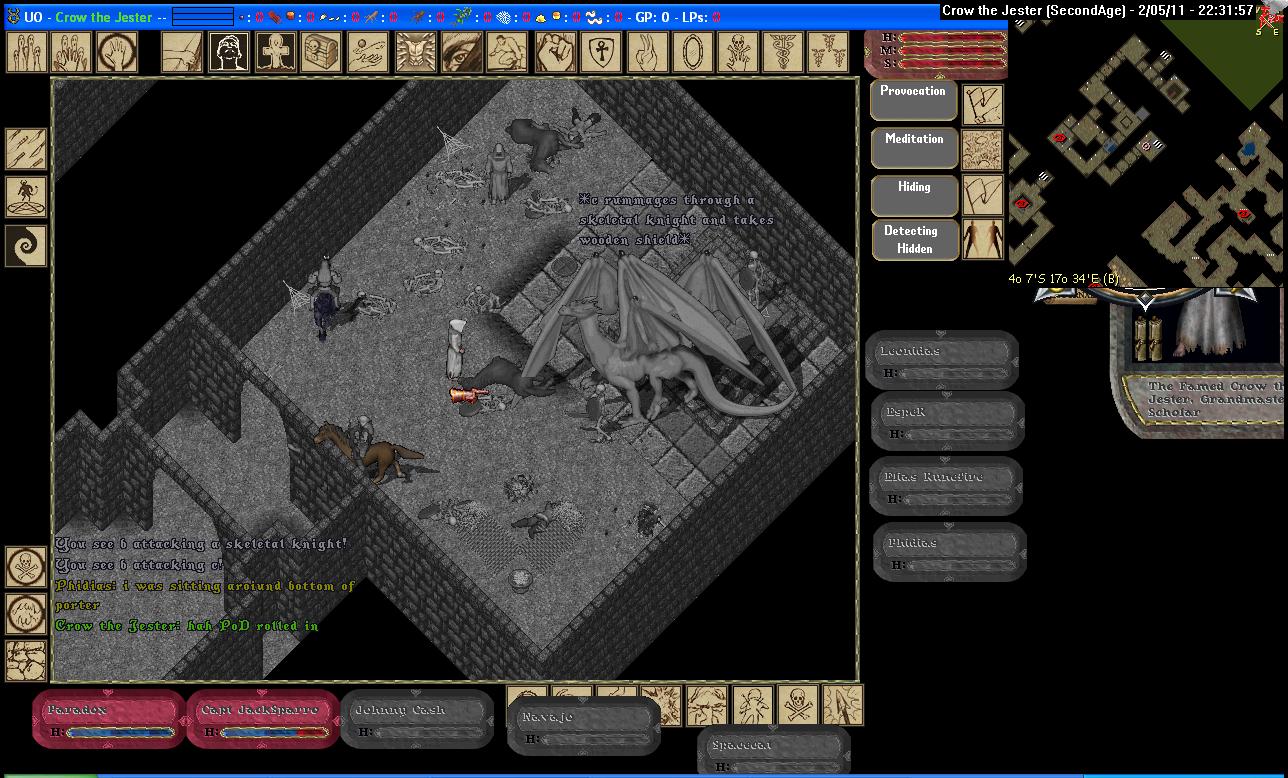Select the Elias Runefire status bar
The width and height of the screenshot is (1288, 778).
coord(945,486)
